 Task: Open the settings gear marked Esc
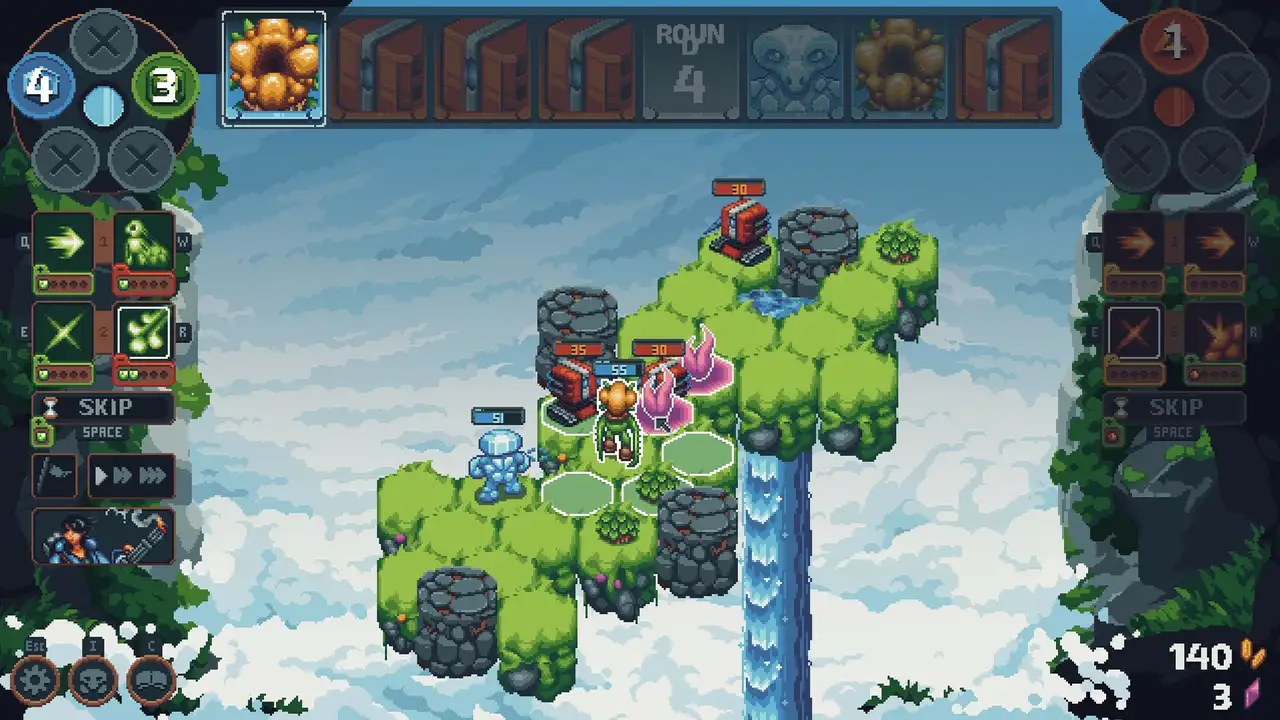tap(36, 678)
